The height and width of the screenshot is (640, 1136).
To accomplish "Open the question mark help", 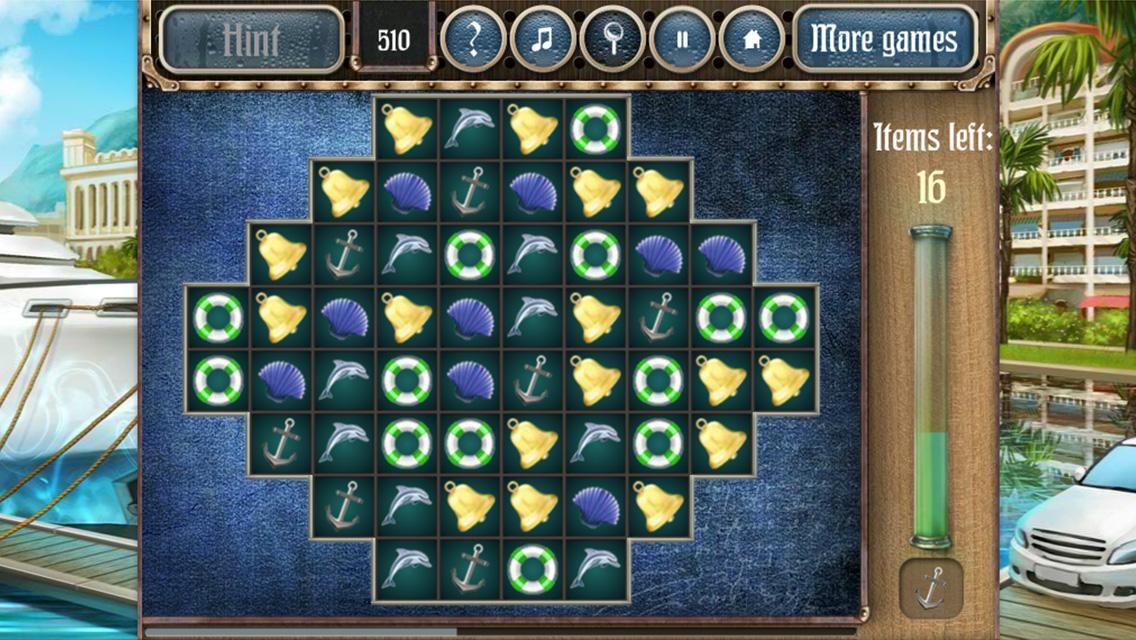I will 473,40.
